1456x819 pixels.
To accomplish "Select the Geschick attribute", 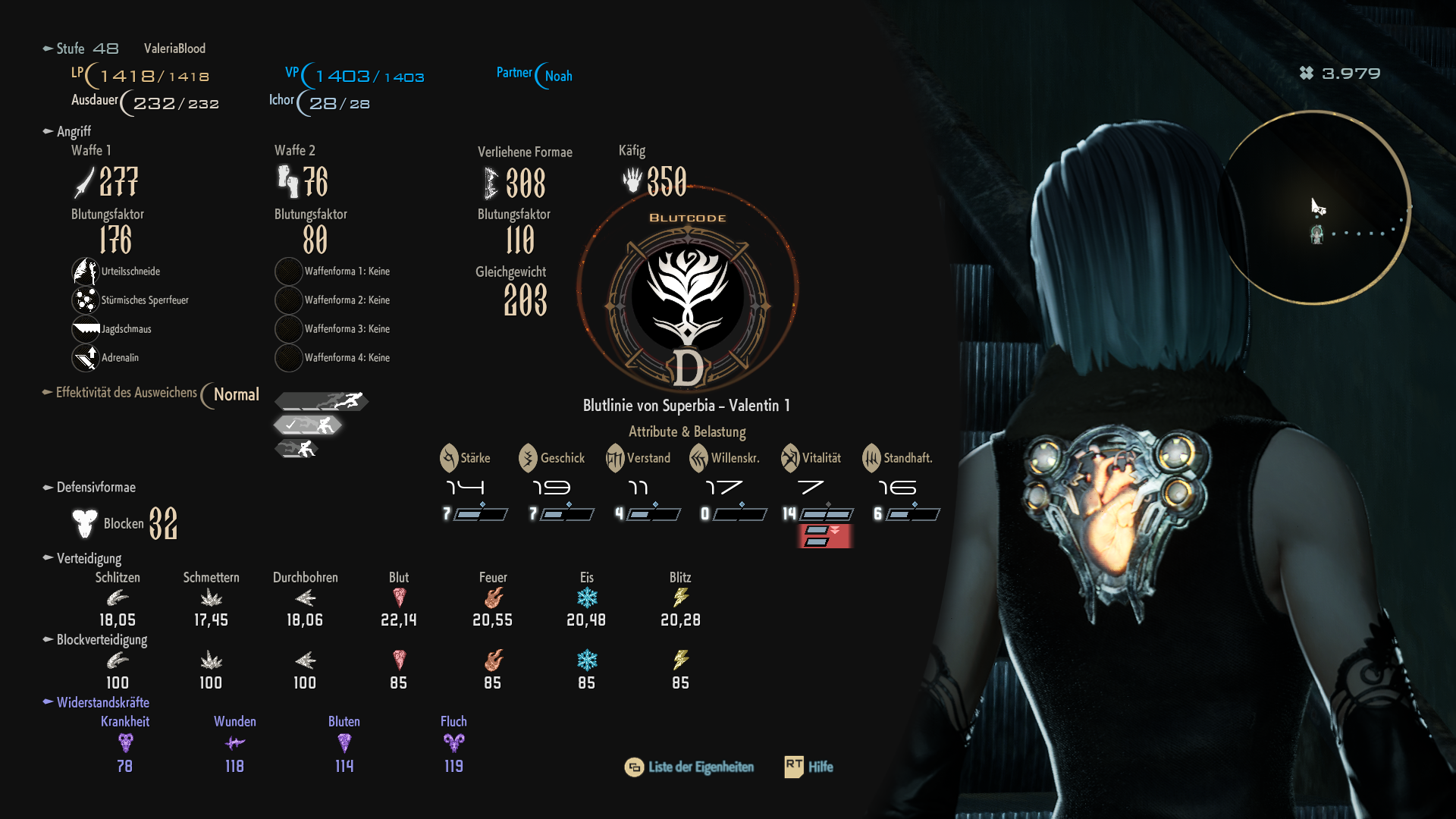I will [552, 458].
